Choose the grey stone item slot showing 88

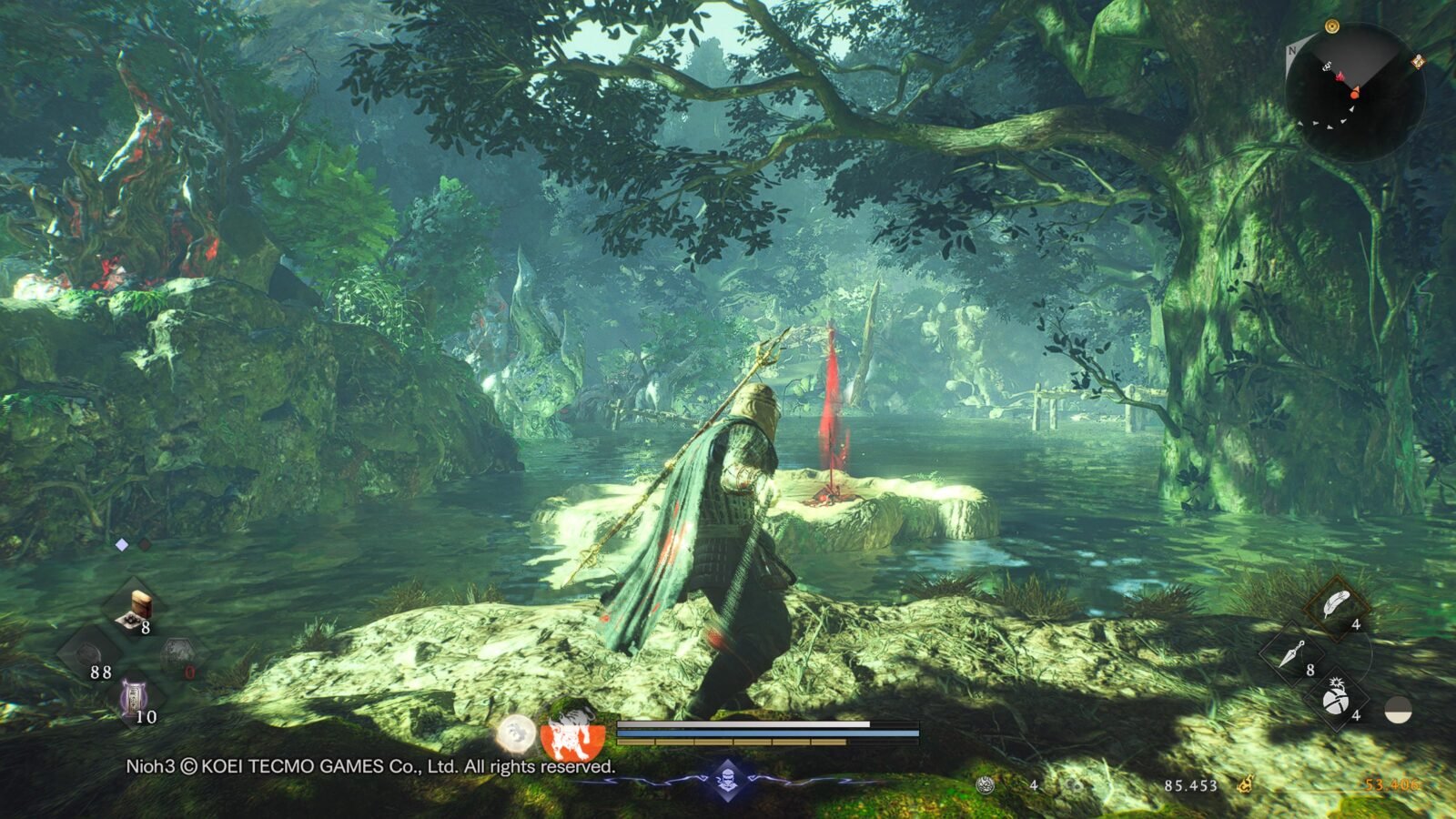point(90,655)
